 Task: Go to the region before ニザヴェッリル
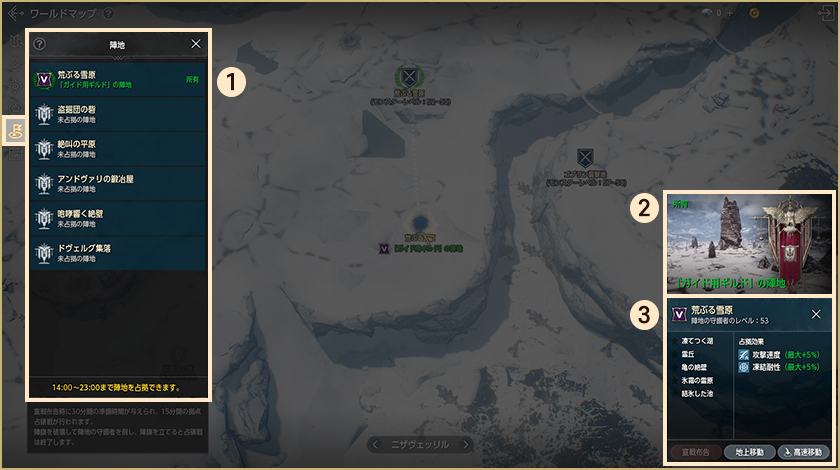[x=375, y=443]
